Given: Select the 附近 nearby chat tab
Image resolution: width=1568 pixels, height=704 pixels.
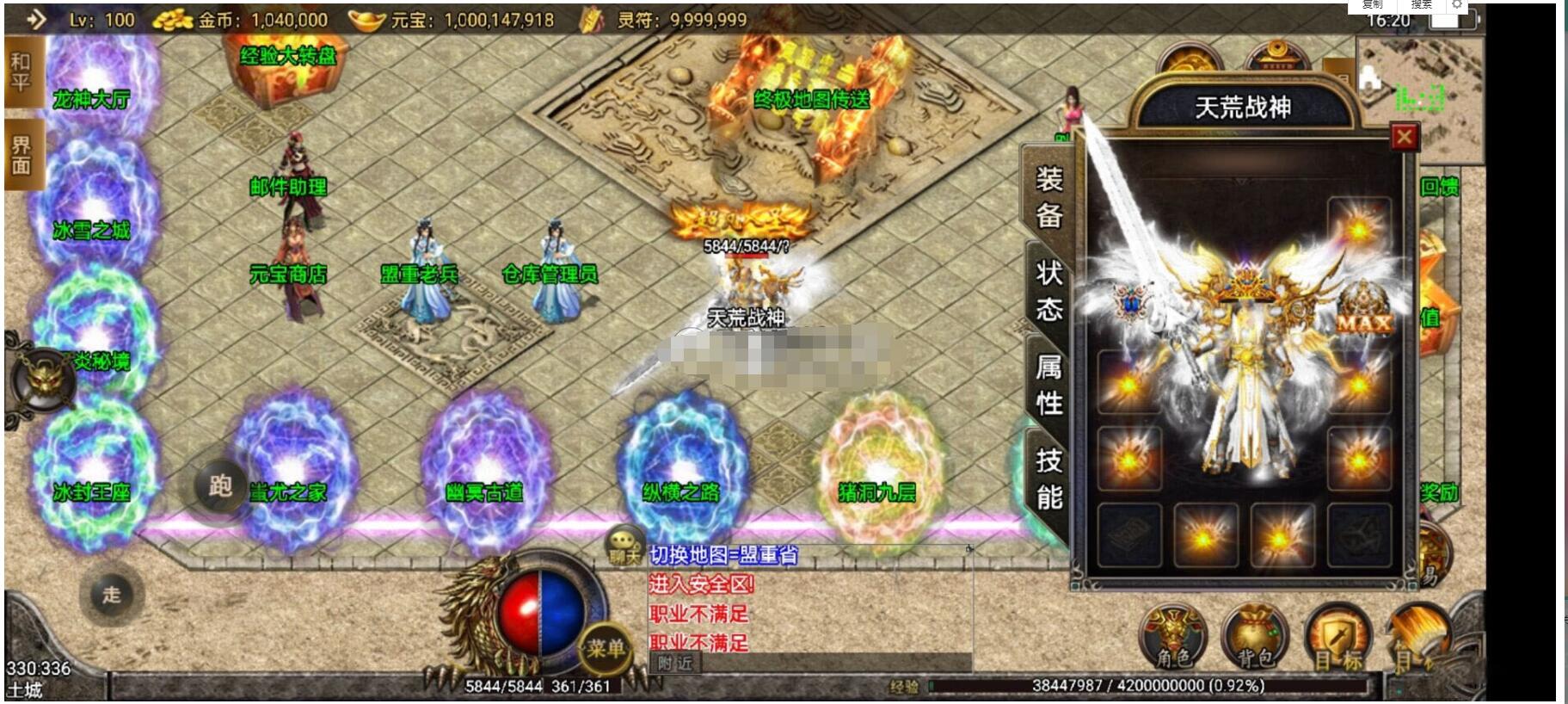Looking at the screenshot, I should pos(675,663).
